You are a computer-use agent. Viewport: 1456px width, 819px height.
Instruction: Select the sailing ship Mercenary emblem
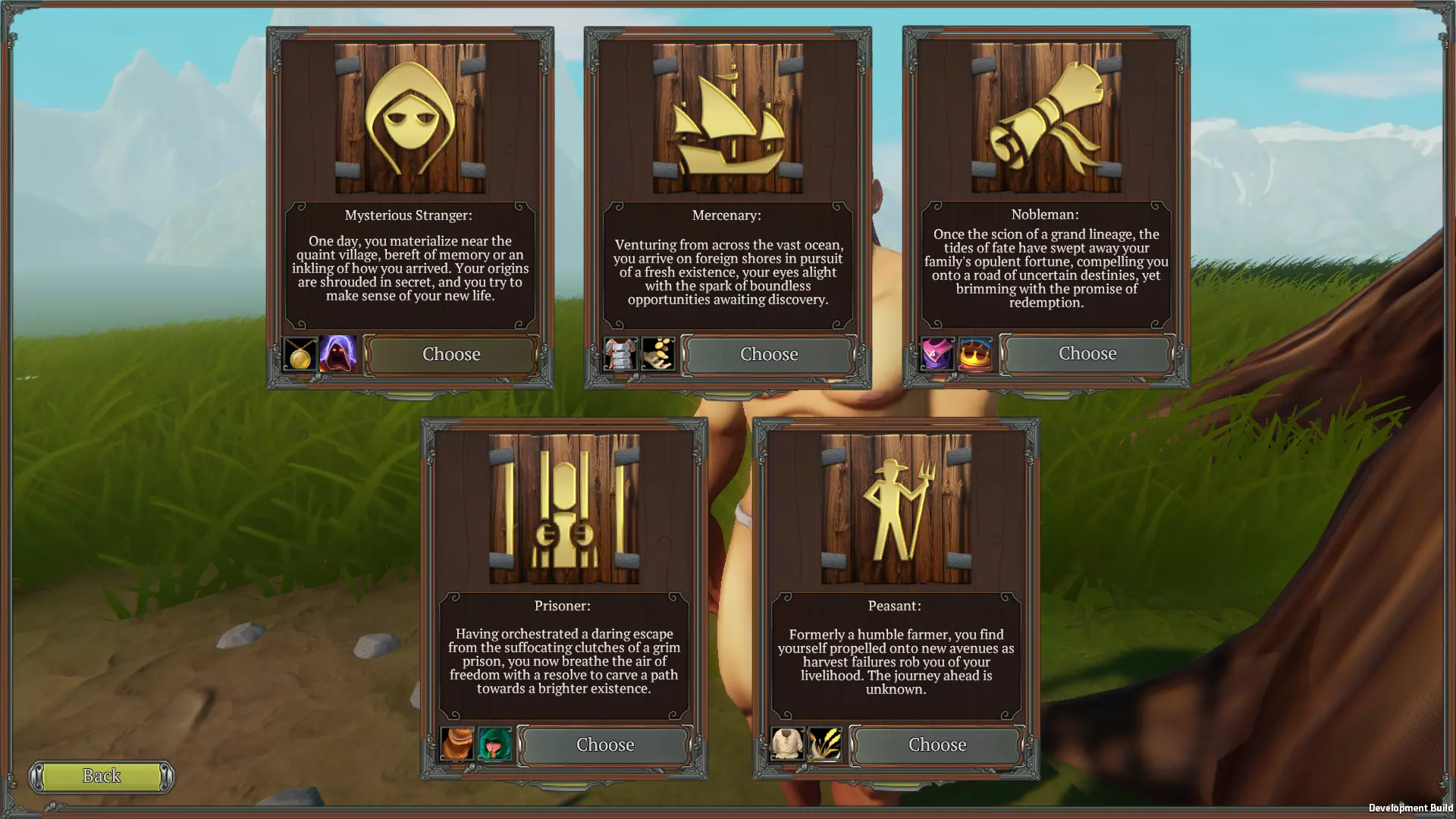[727, 118]
